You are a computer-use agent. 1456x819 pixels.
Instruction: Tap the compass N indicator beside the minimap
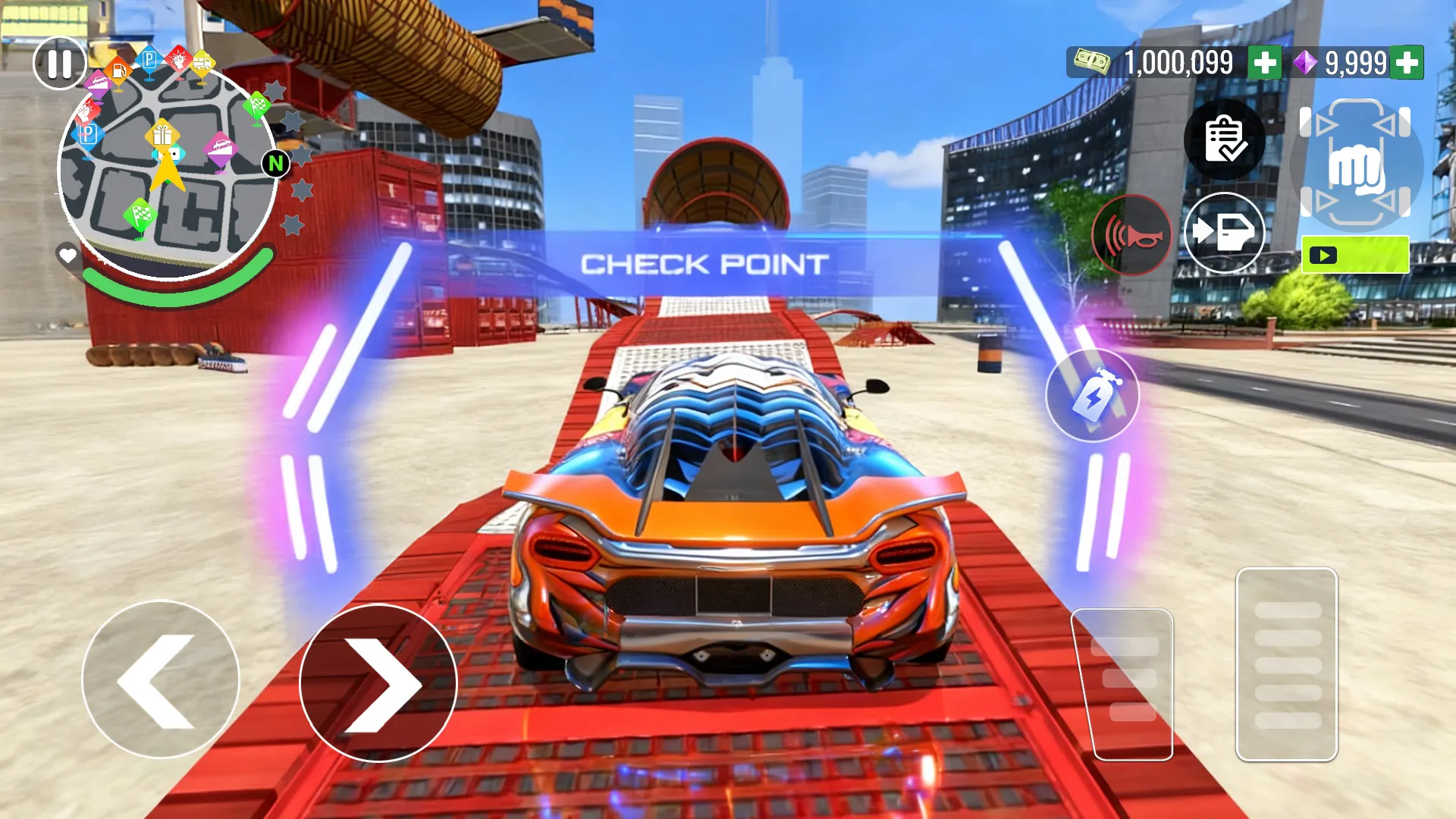277,163
